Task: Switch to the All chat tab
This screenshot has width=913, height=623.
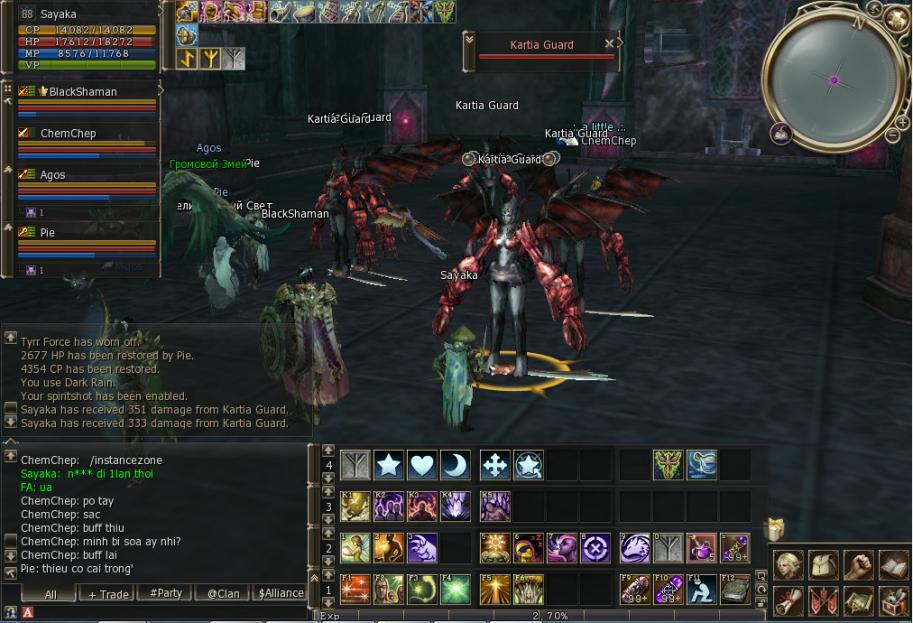Action: coord(51,593)
